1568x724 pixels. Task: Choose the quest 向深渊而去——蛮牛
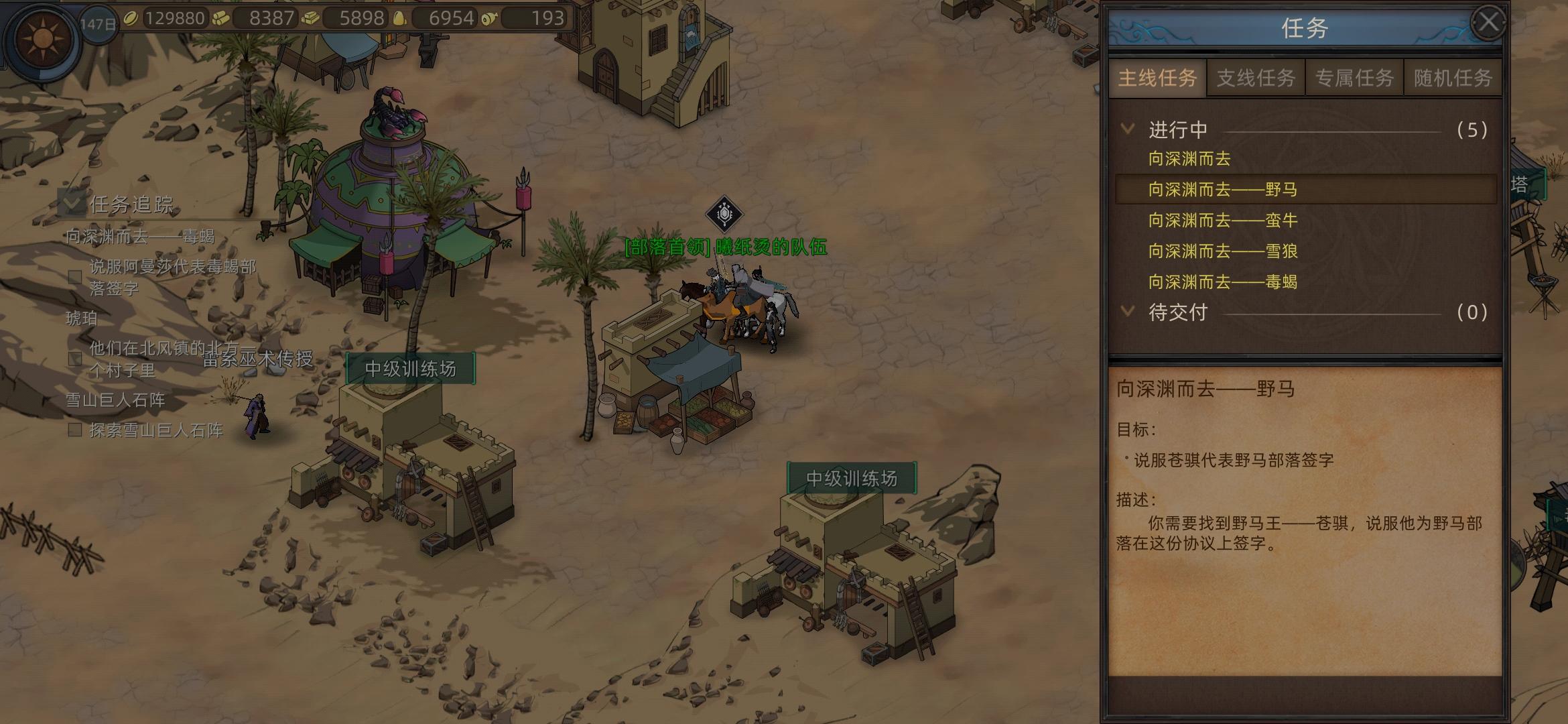click(x=1223, y=221)
